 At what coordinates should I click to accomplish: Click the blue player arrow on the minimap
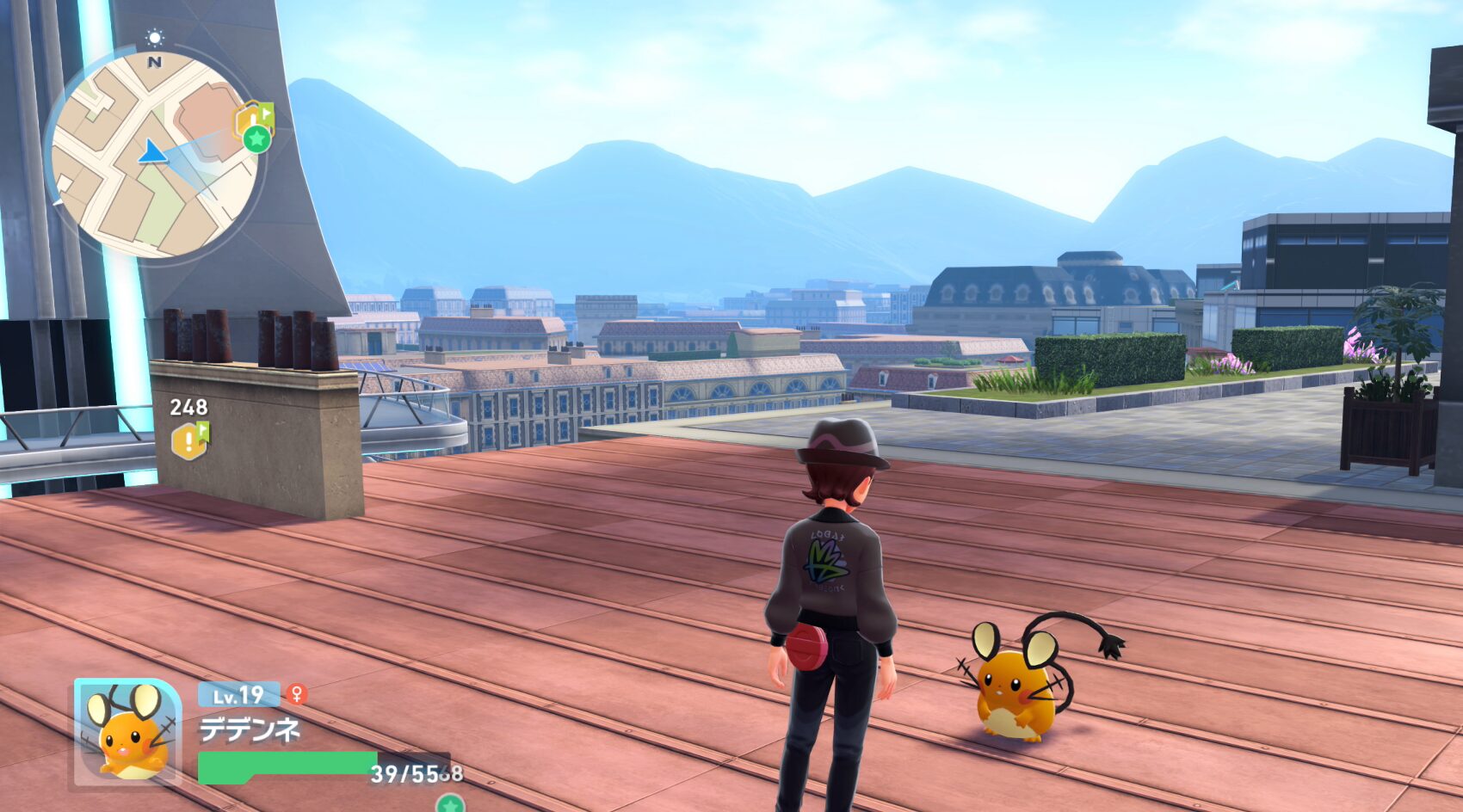tap(152, 152)
